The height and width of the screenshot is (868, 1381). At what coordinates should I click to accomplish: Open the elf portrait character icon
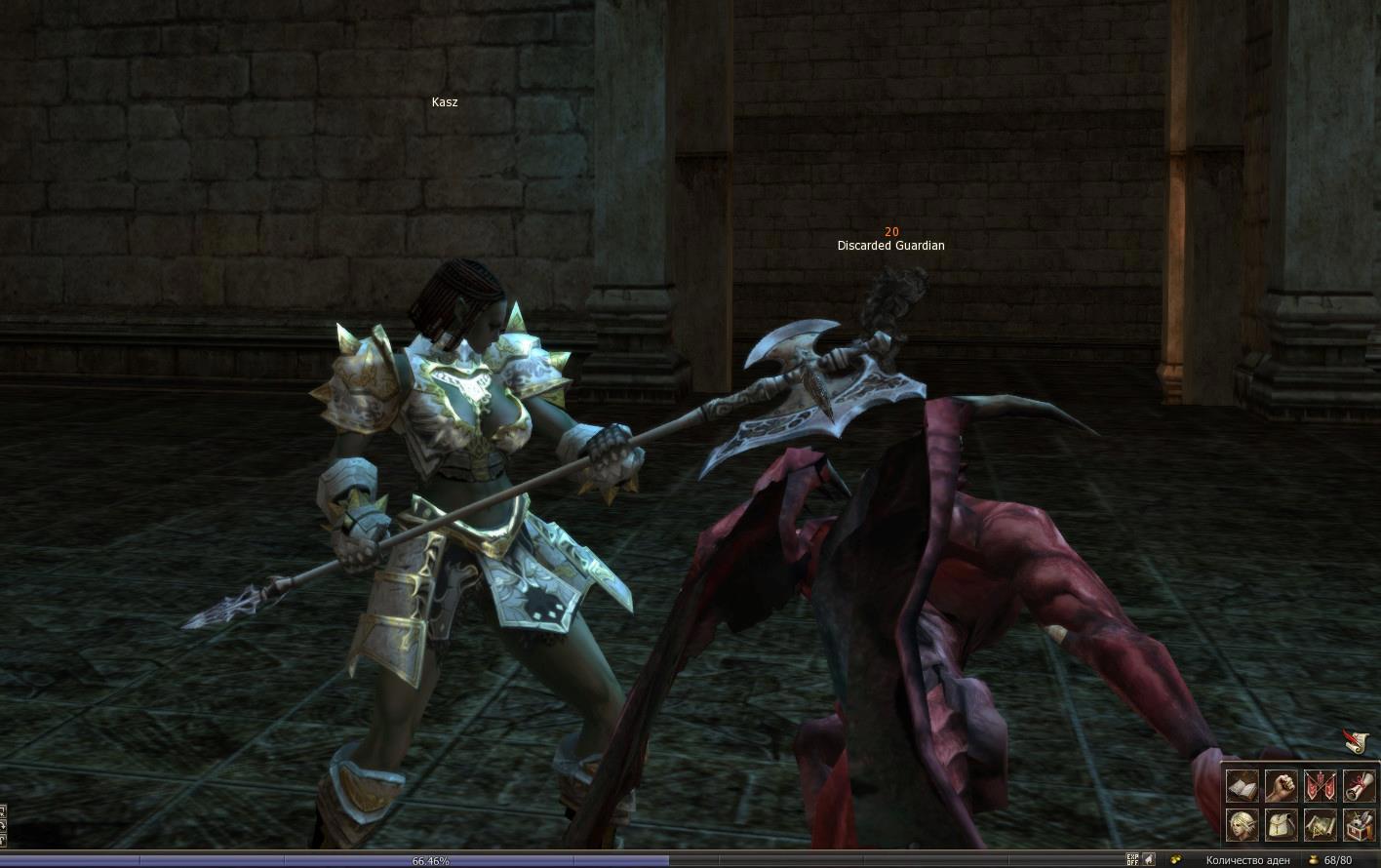pos(1242,825)
